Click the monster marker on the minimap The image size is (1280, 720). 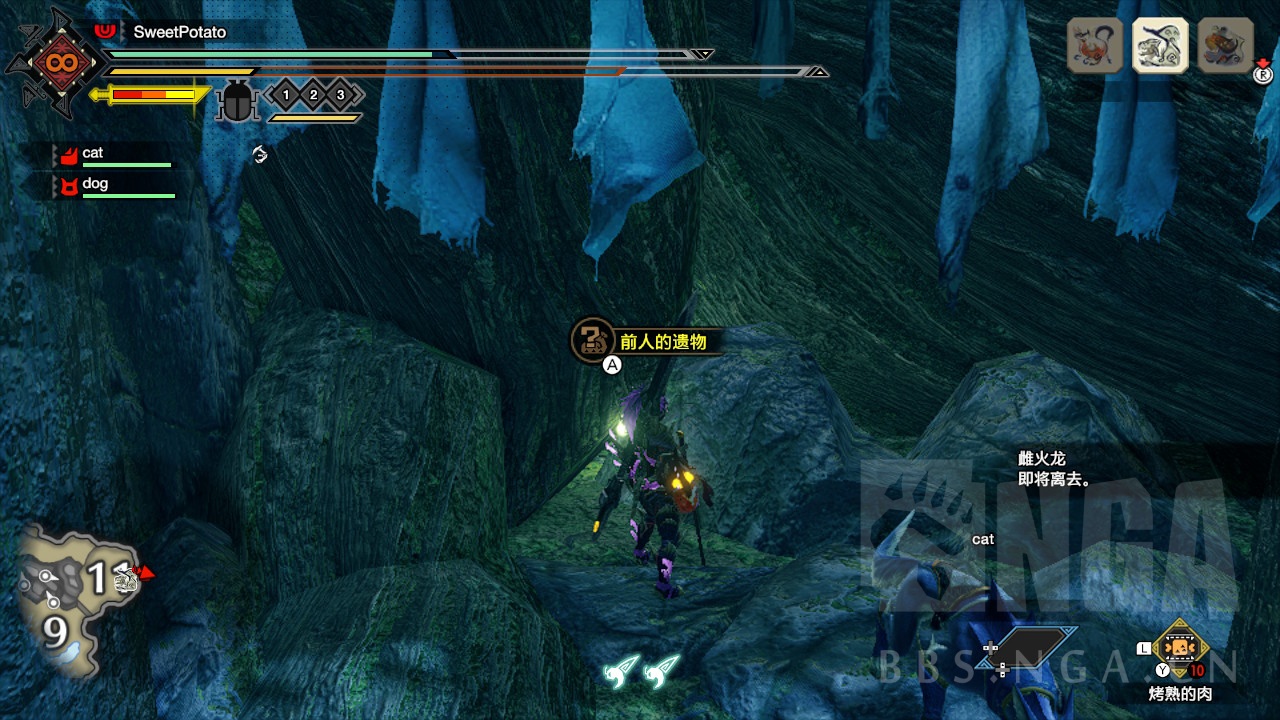coord(128,576)
